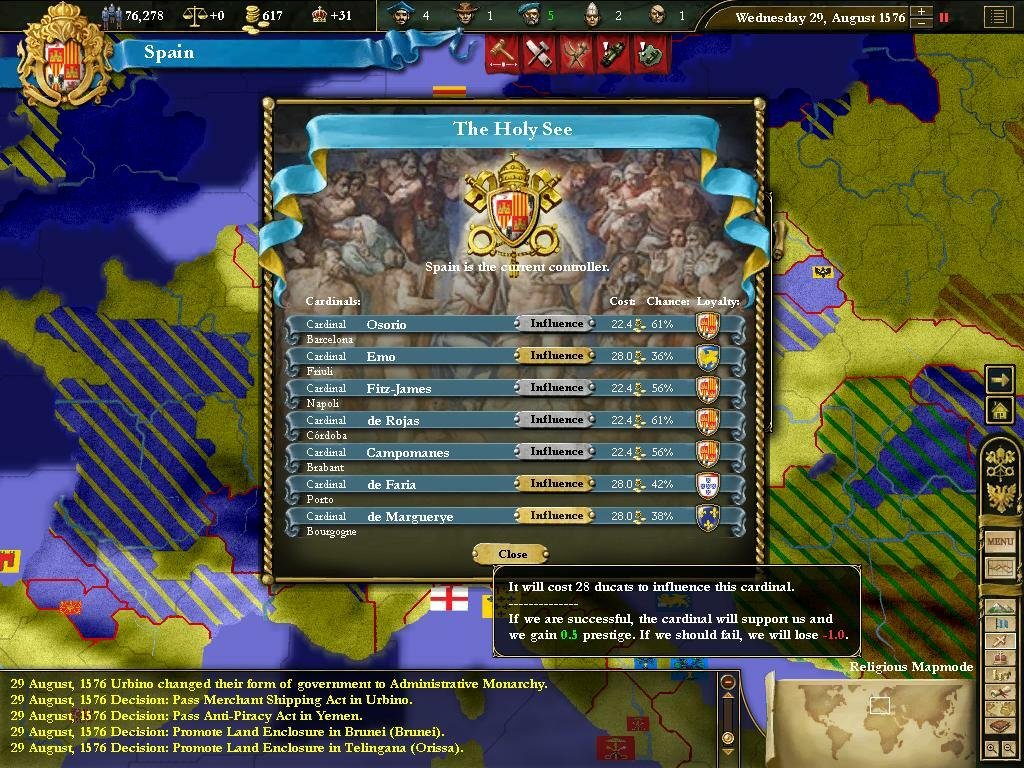
Task: Increase game speed with plus button
Action: tap(920, 12)
